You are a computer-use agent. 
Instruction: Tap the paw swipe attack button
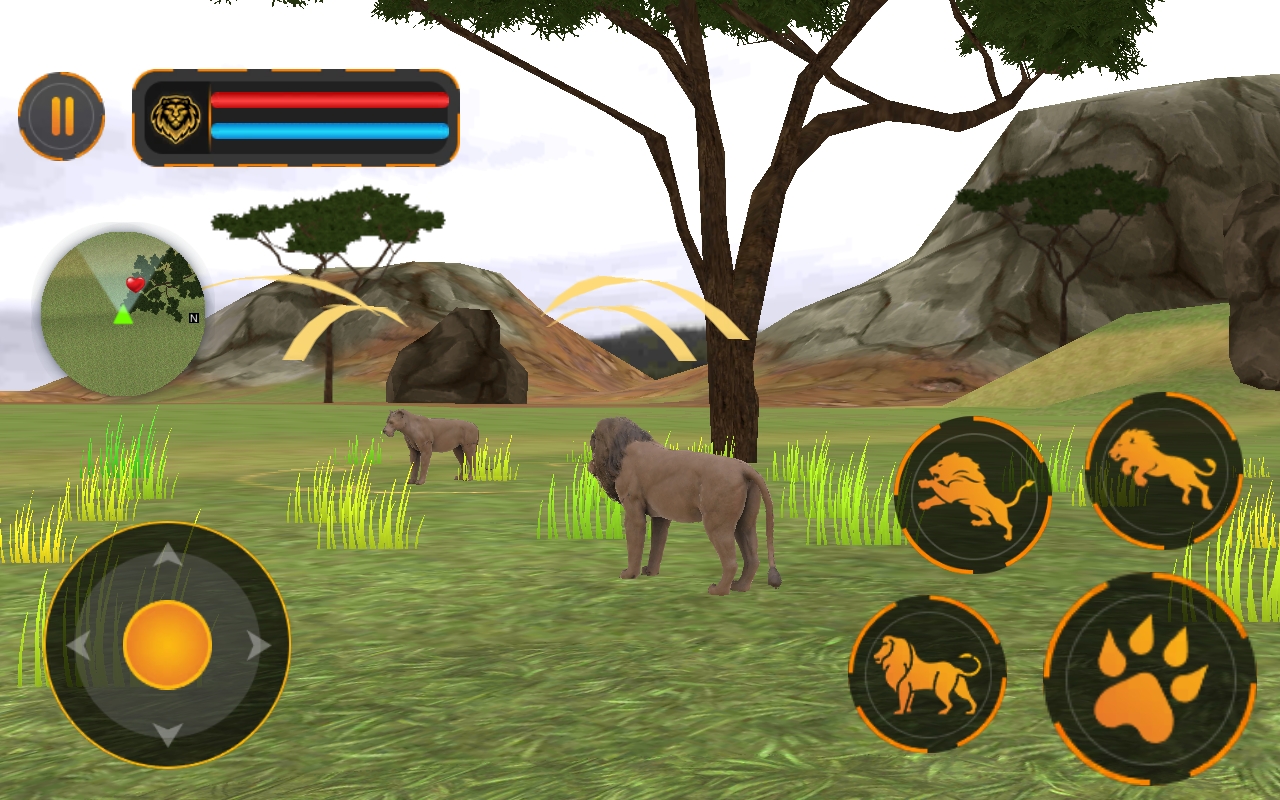[x=1148, y=668]
